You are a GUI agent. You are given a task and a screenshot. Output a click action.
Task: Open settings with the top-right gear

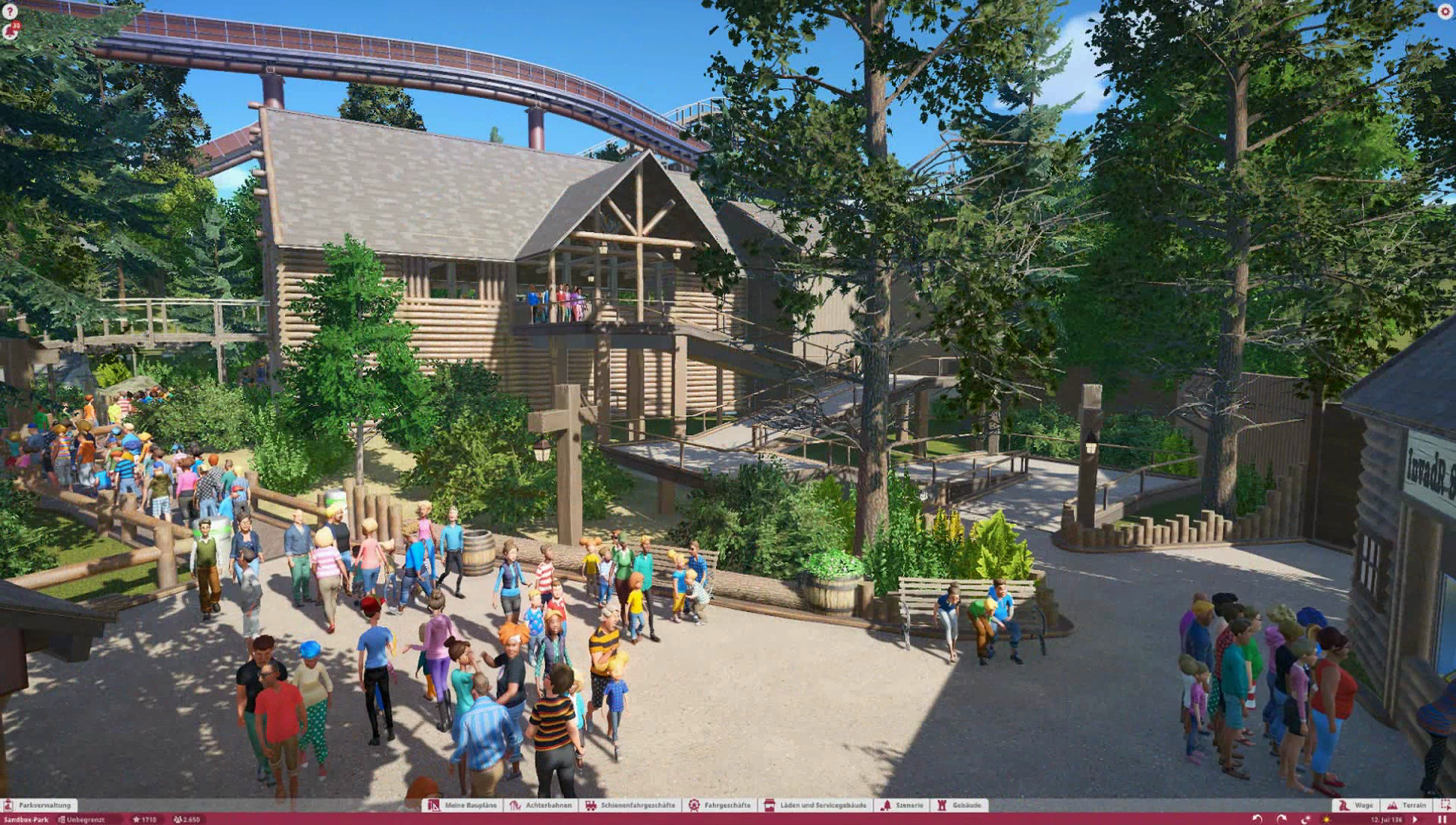click(x=1445, y=11)
